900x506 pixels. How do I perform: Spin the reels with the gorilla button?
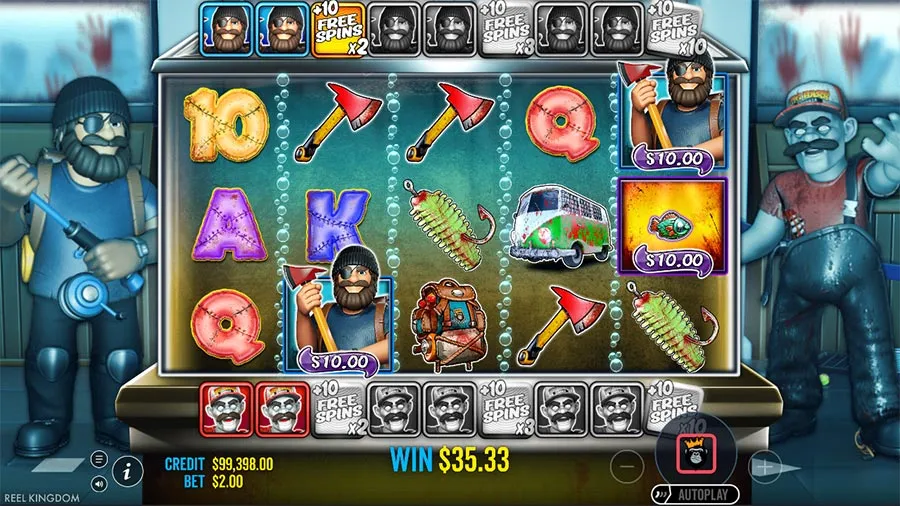[695, 453]
